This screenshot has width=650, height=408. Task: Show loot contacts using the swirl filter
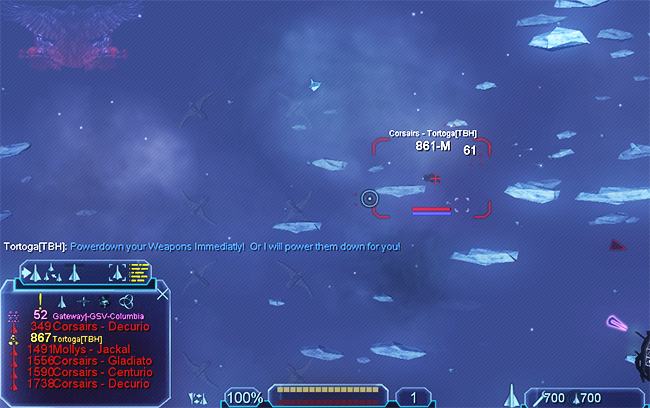[105, 300]
